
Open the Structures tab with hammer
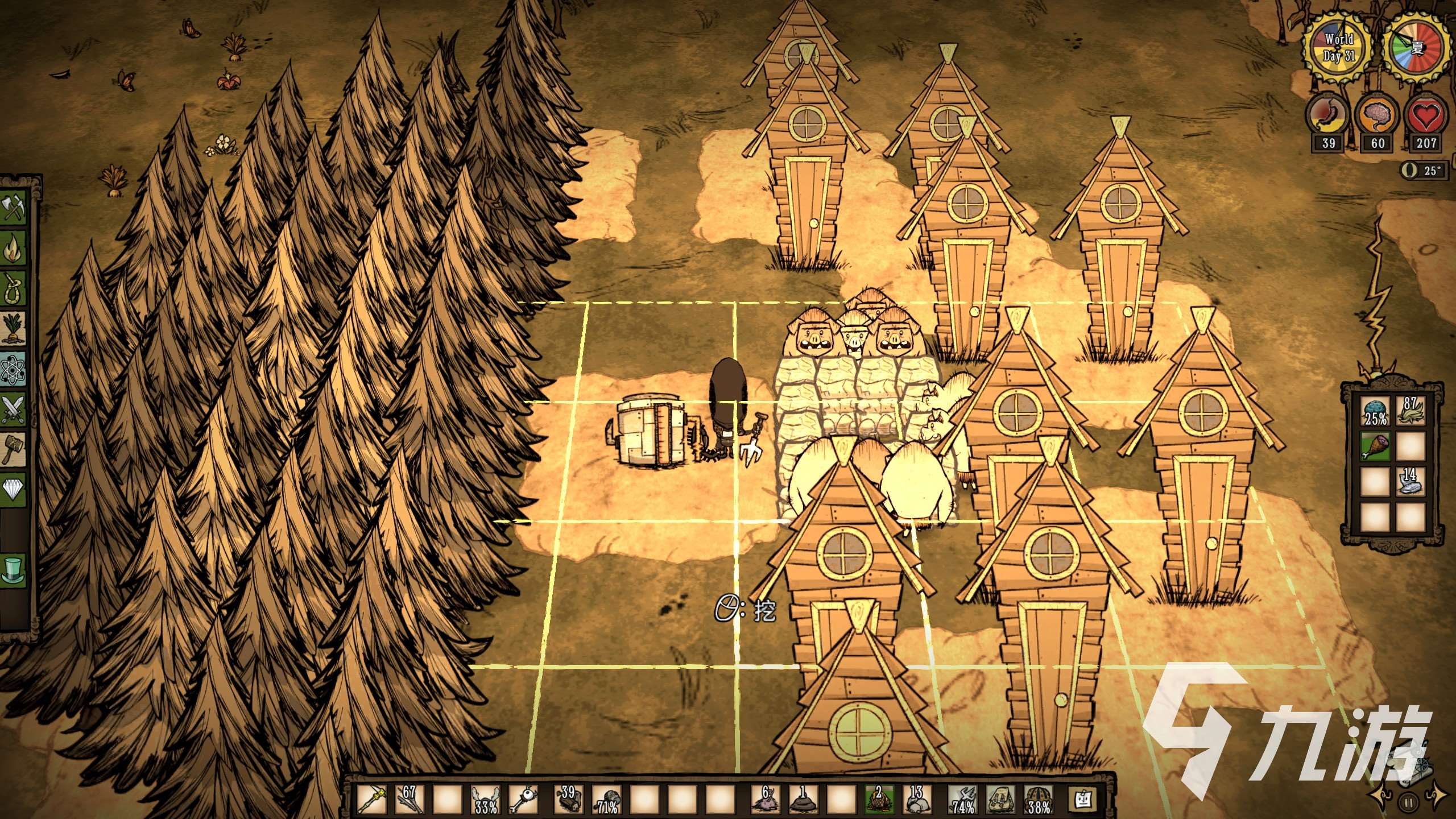click(14, 449)
